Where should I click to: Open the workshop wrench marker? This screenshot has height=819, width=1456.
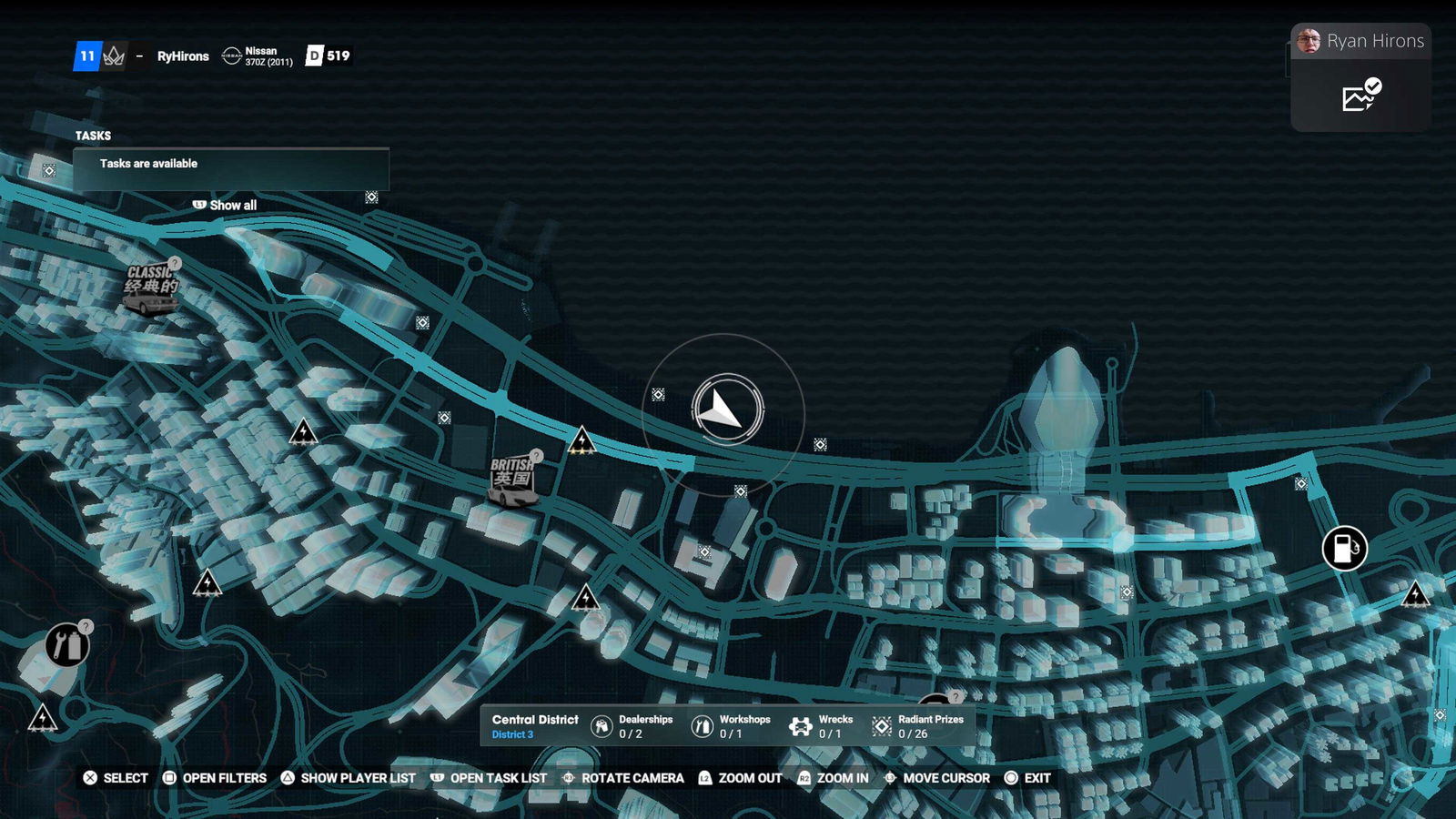click(x=67, y=646)
